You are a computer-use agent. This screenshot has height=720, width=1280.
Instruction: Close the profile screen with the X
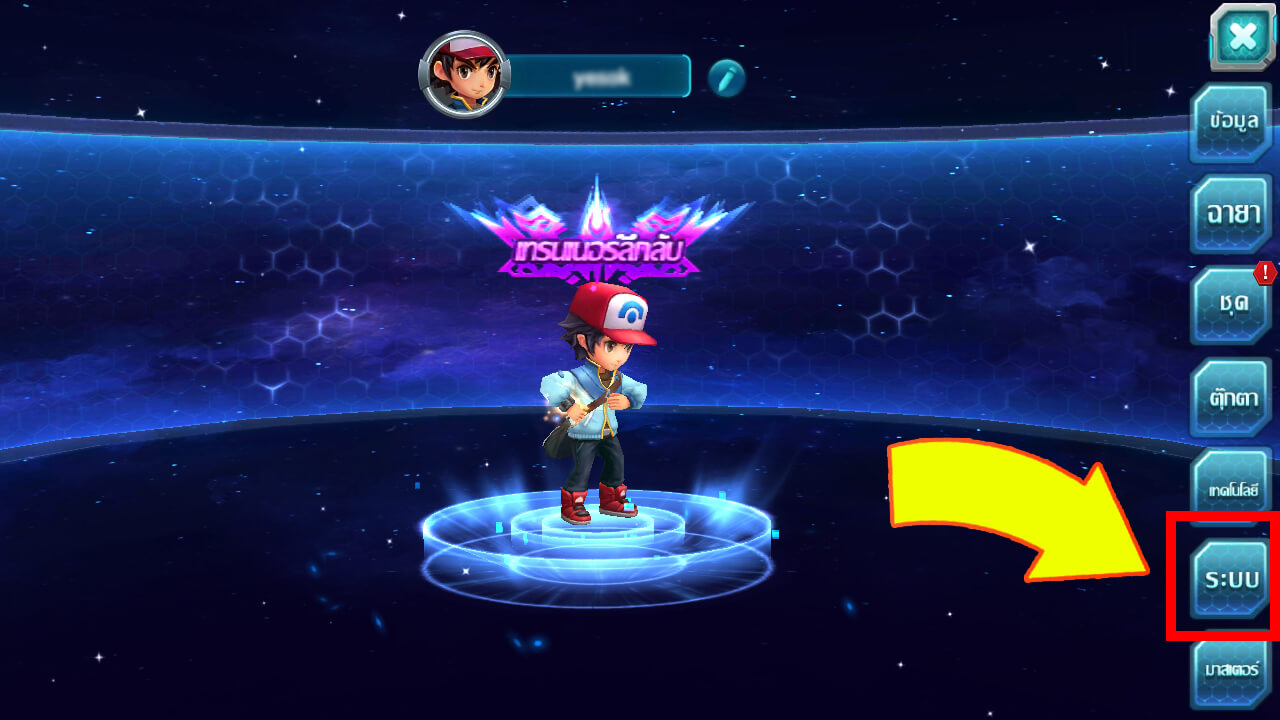coord(1242,37)
